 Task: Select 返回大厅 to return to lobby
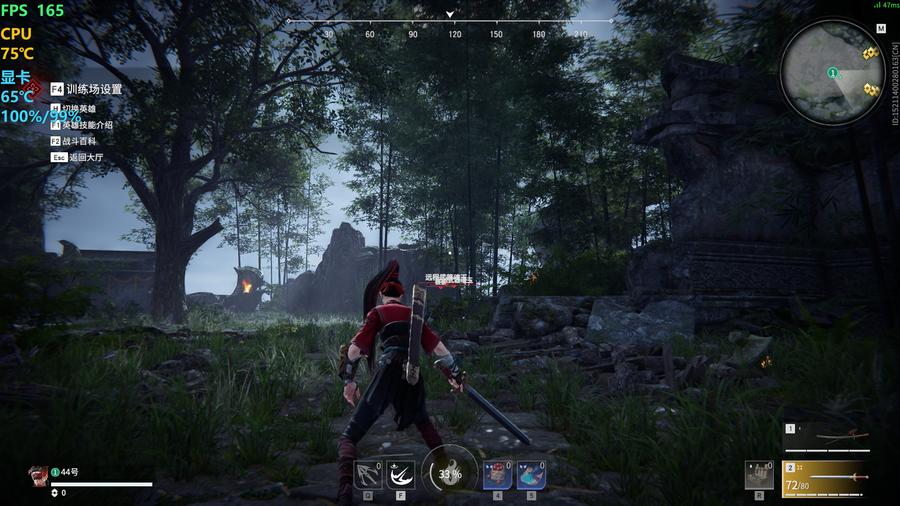point(85,157)
